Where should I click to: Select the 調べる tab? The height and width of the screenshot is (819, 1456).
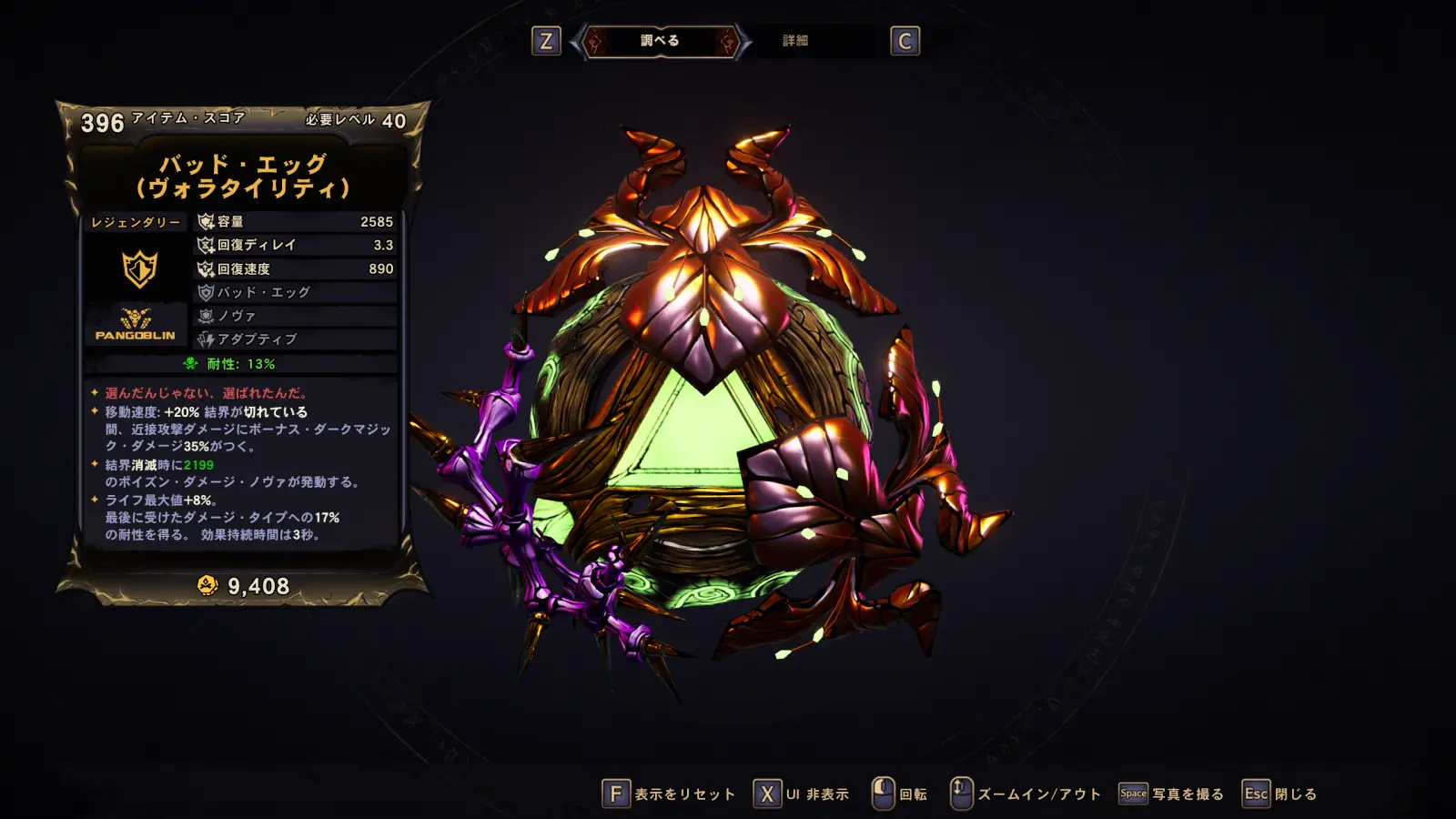coord(660,41)
